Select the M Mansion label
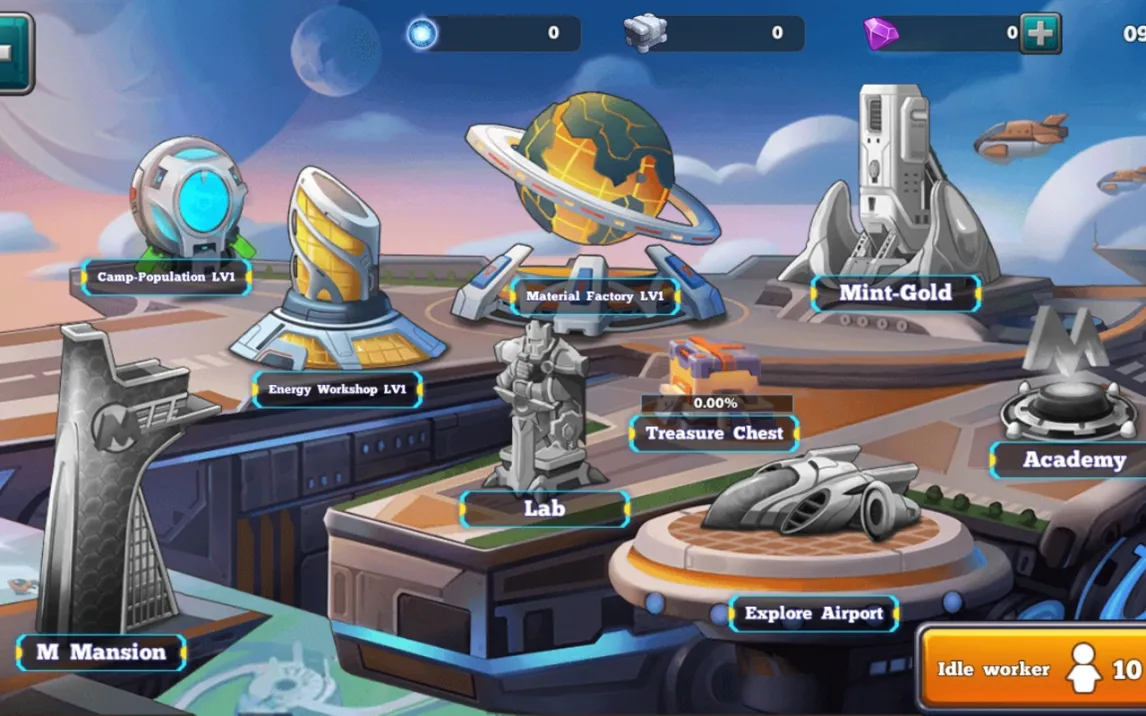 [x=101, y=652]
